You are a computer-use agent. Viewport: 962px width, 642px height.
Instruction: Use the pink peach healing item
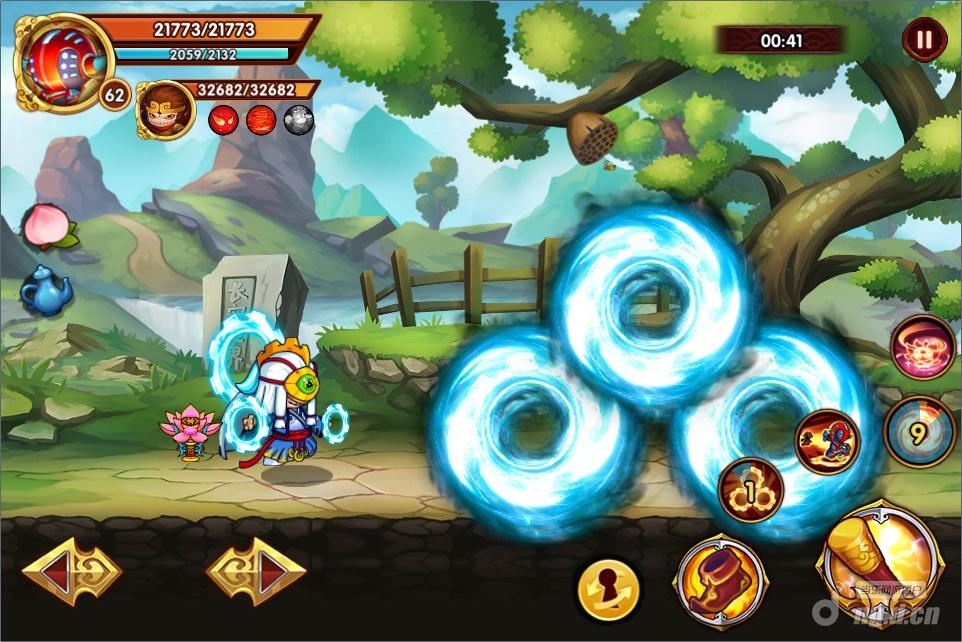tap(44, 224)
